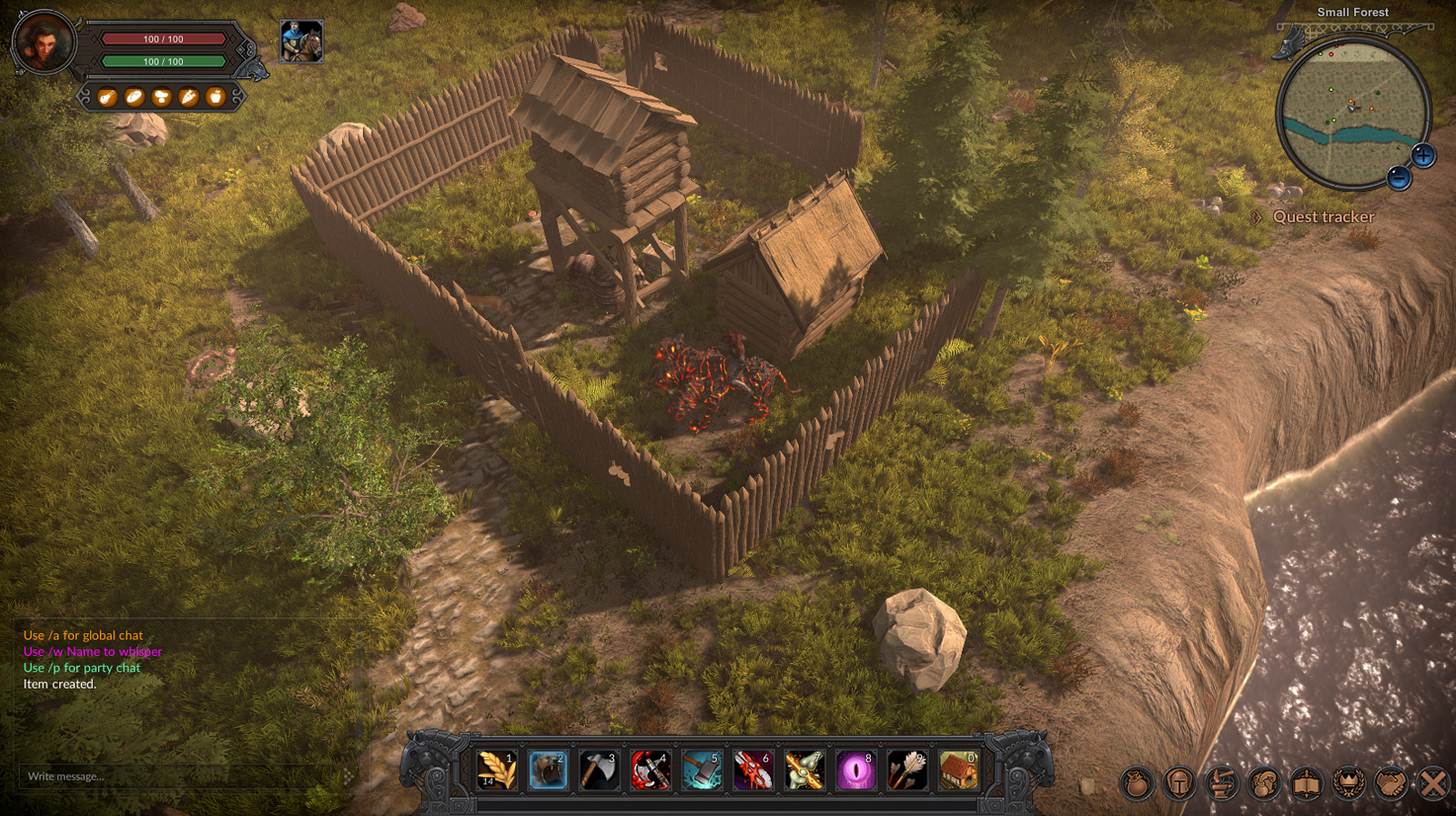Select the wheat item in hotbar slot 1
The height and width of the screenshot is (816, 1456).
[497, 771]
